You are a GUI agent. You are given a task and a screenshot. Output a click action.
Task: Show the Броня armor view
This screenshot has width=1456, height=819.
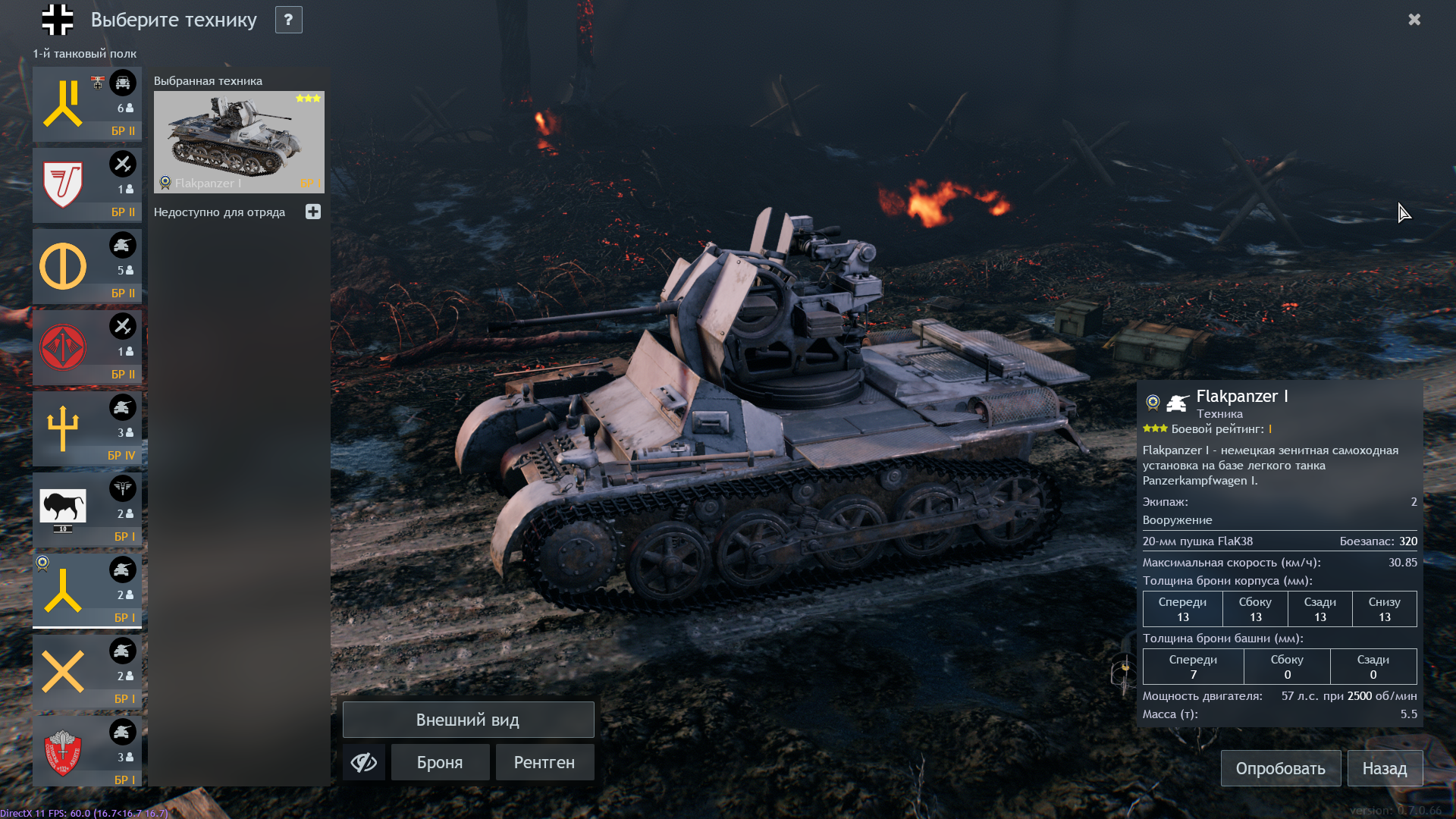coord(440,762)
